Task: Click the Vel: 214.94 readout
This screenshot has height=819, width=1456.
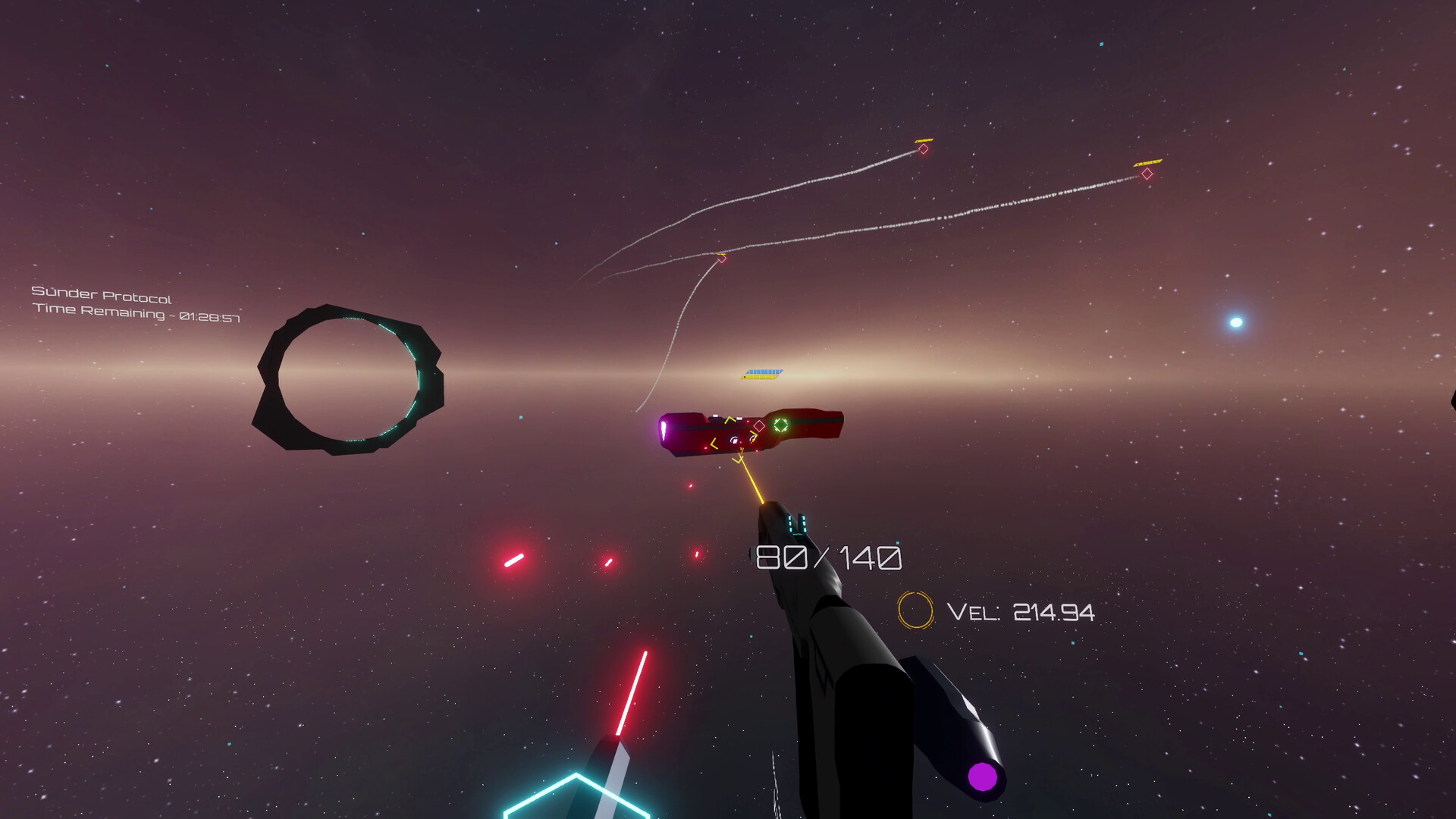Action: point(1020,612)
